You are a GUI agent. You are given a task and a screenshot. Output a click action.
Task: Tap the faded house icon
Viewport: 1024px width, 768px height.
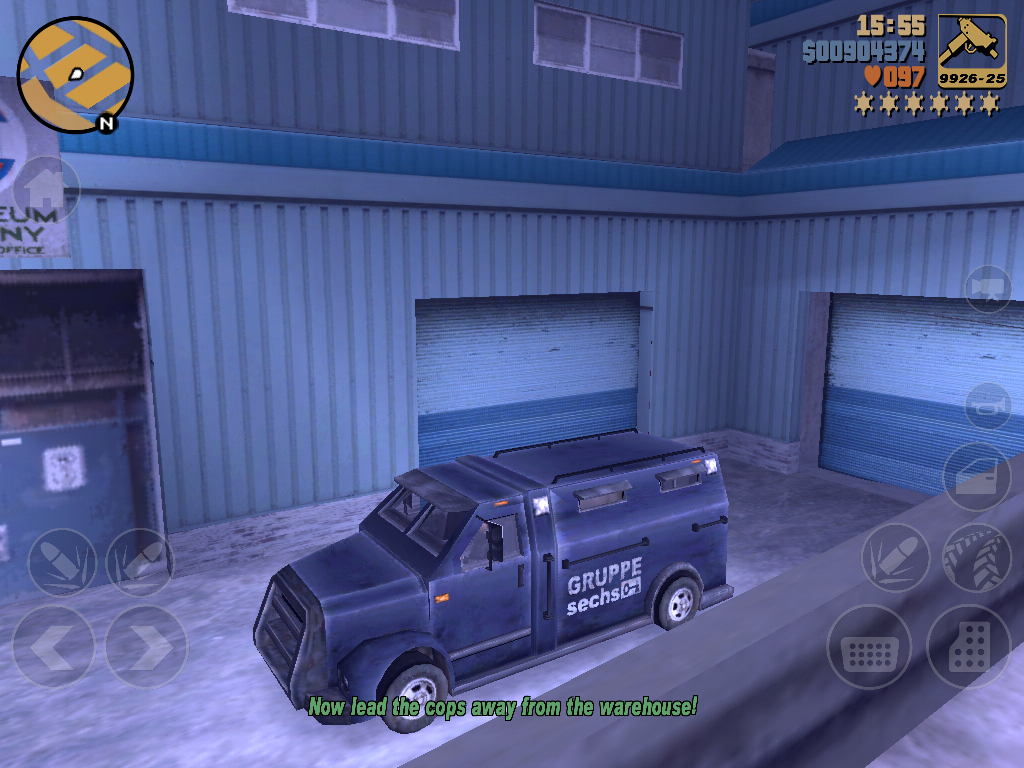click(44, 189)
